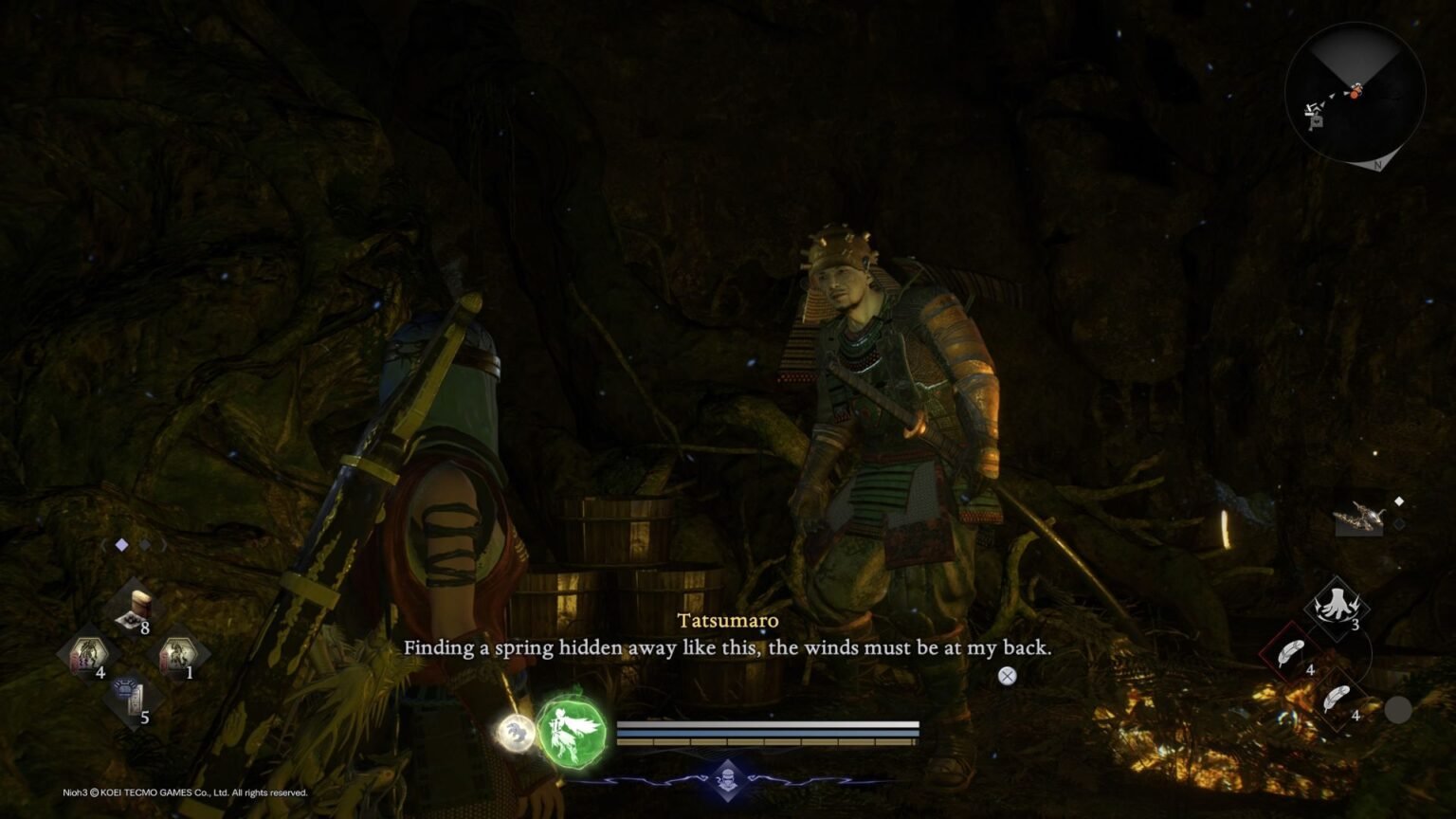Open the minimap in the top right corner
1456x819 pixels.
click(x=1356, y=90)
